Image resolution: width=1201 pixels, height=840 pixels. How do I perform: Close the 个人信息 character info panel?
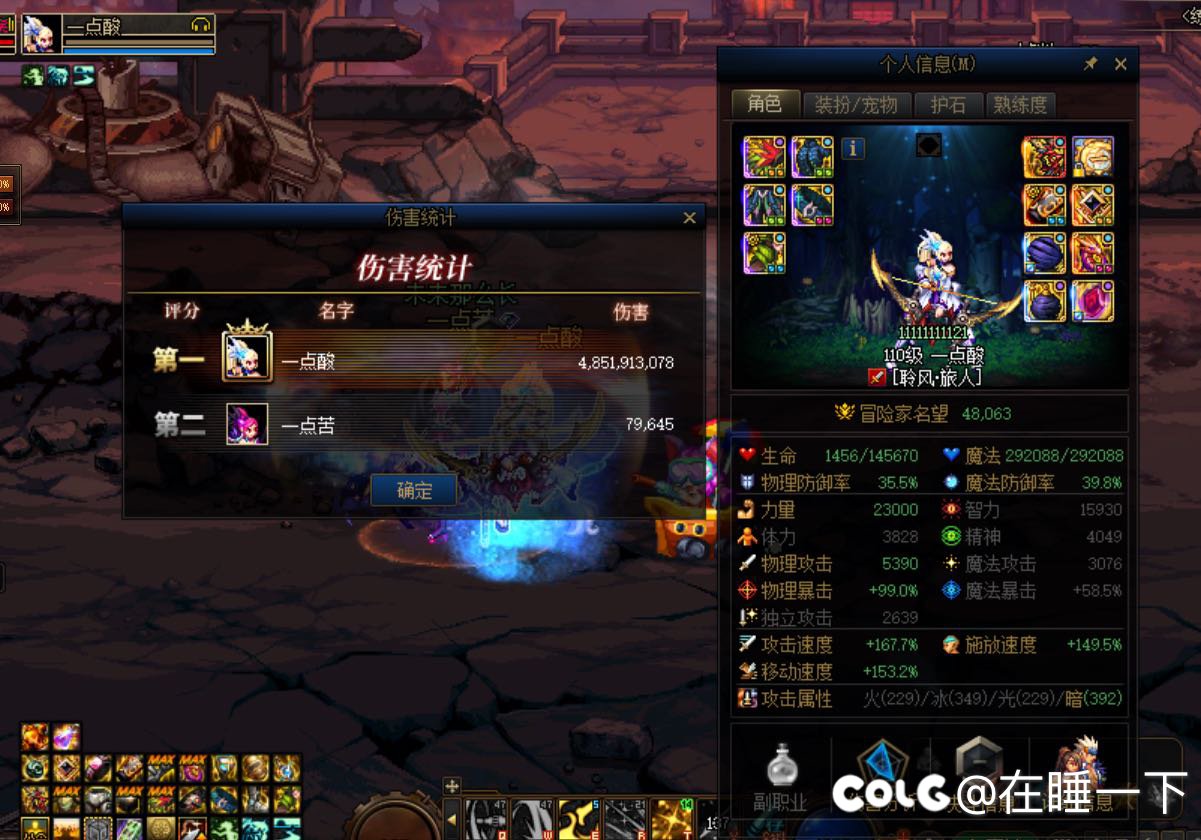[1121, 64]
